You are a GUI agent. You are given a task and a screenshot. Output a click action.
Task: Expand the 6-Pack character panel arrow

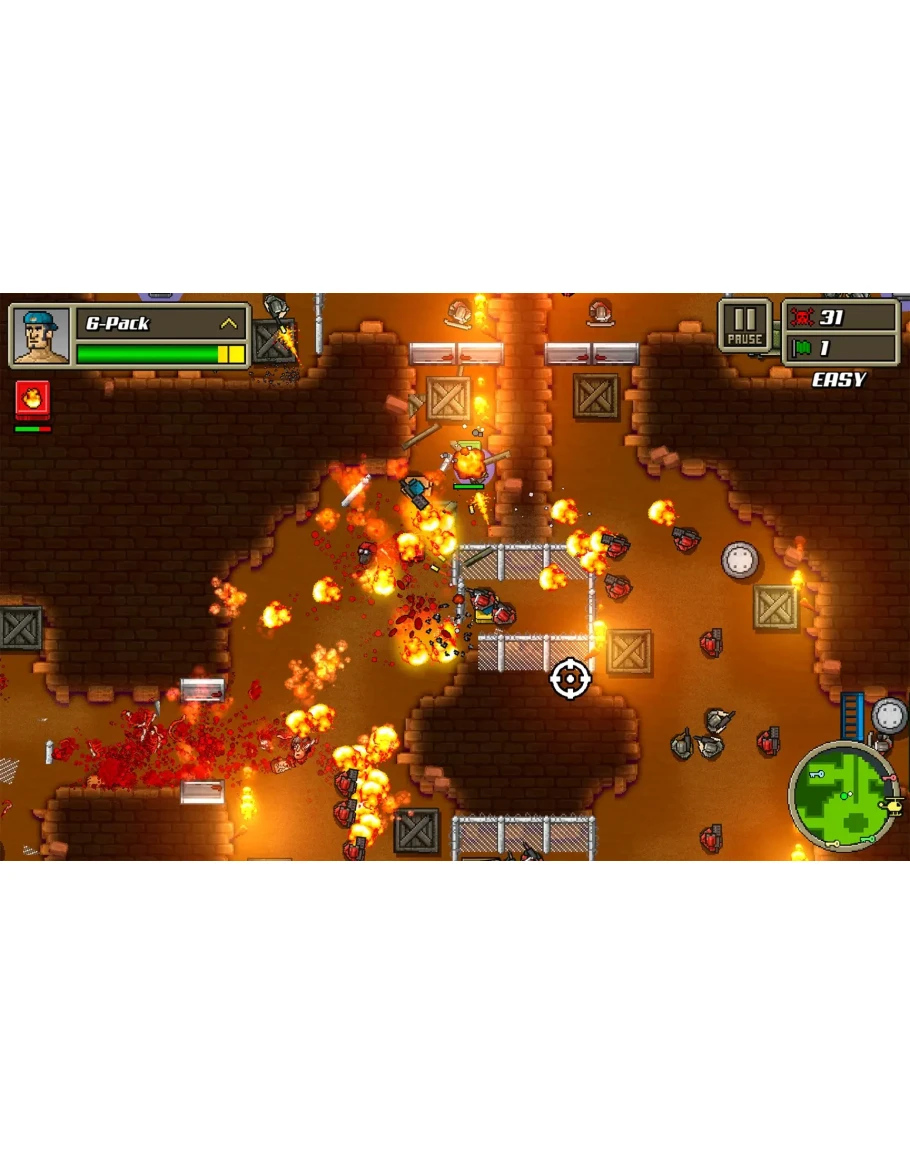(x=230, y=324)
